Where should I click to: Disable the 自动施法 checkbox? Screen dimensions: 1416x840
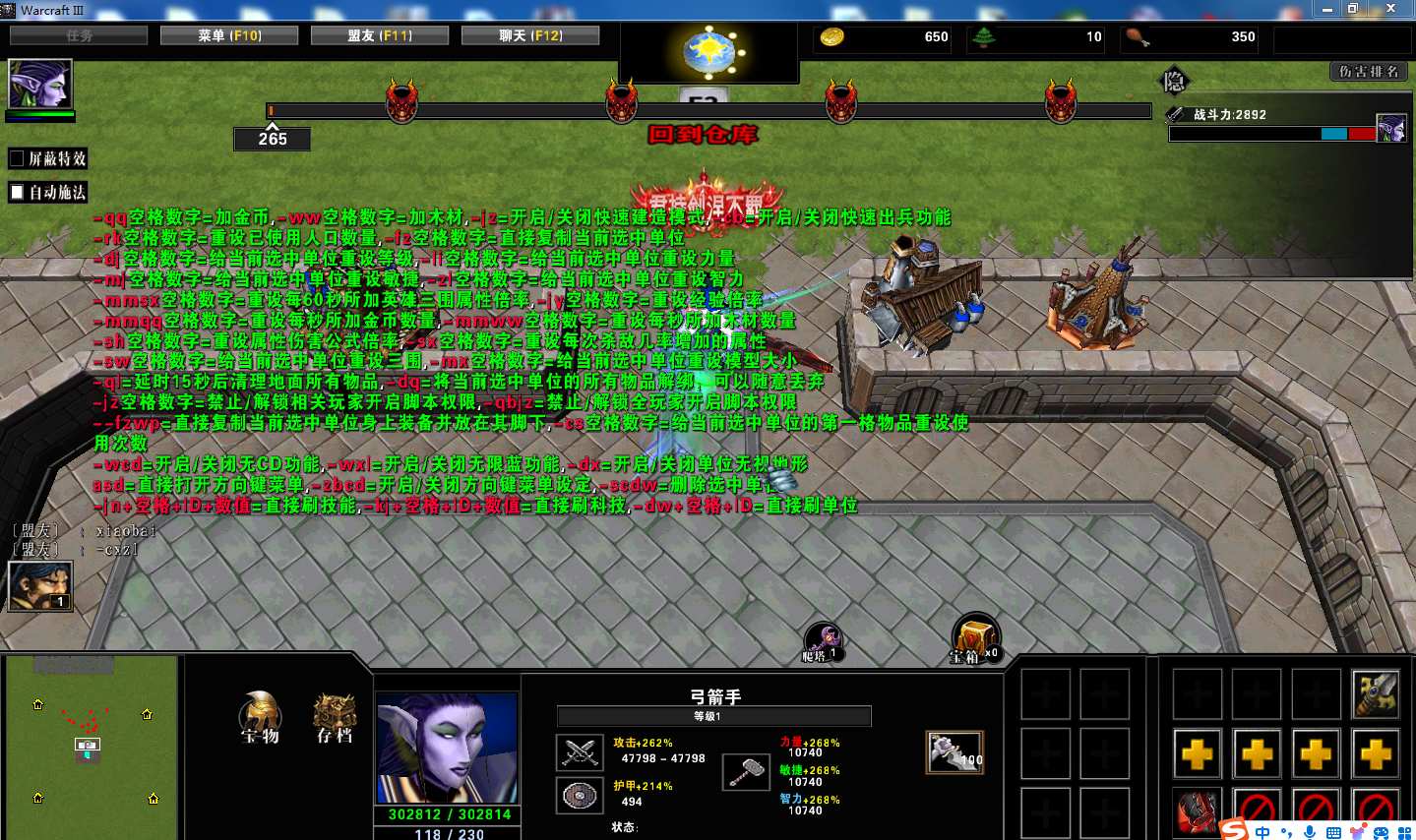coord(16,190)
